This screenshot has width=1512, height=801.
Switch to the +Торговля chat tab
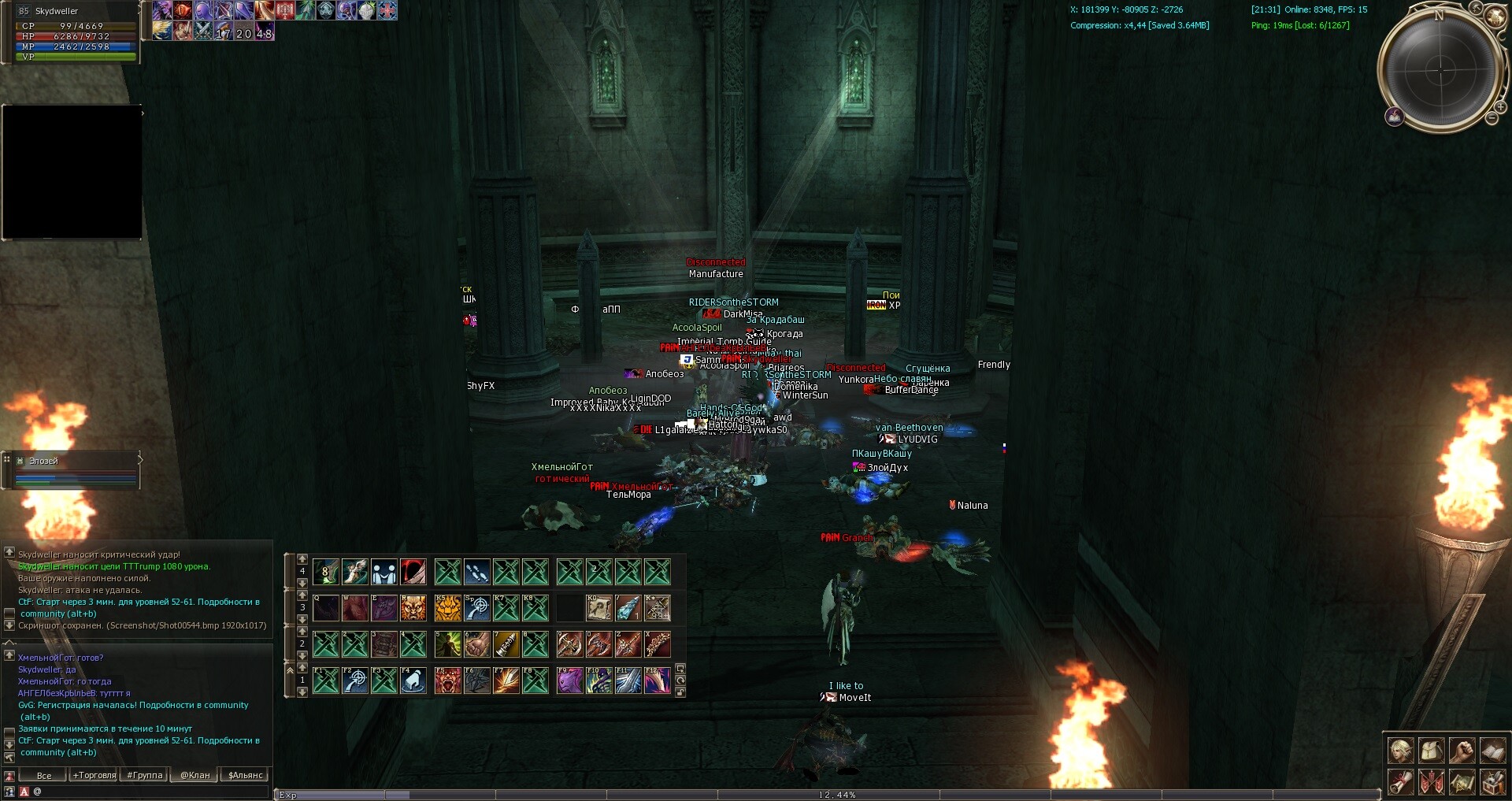pos(94,776)
